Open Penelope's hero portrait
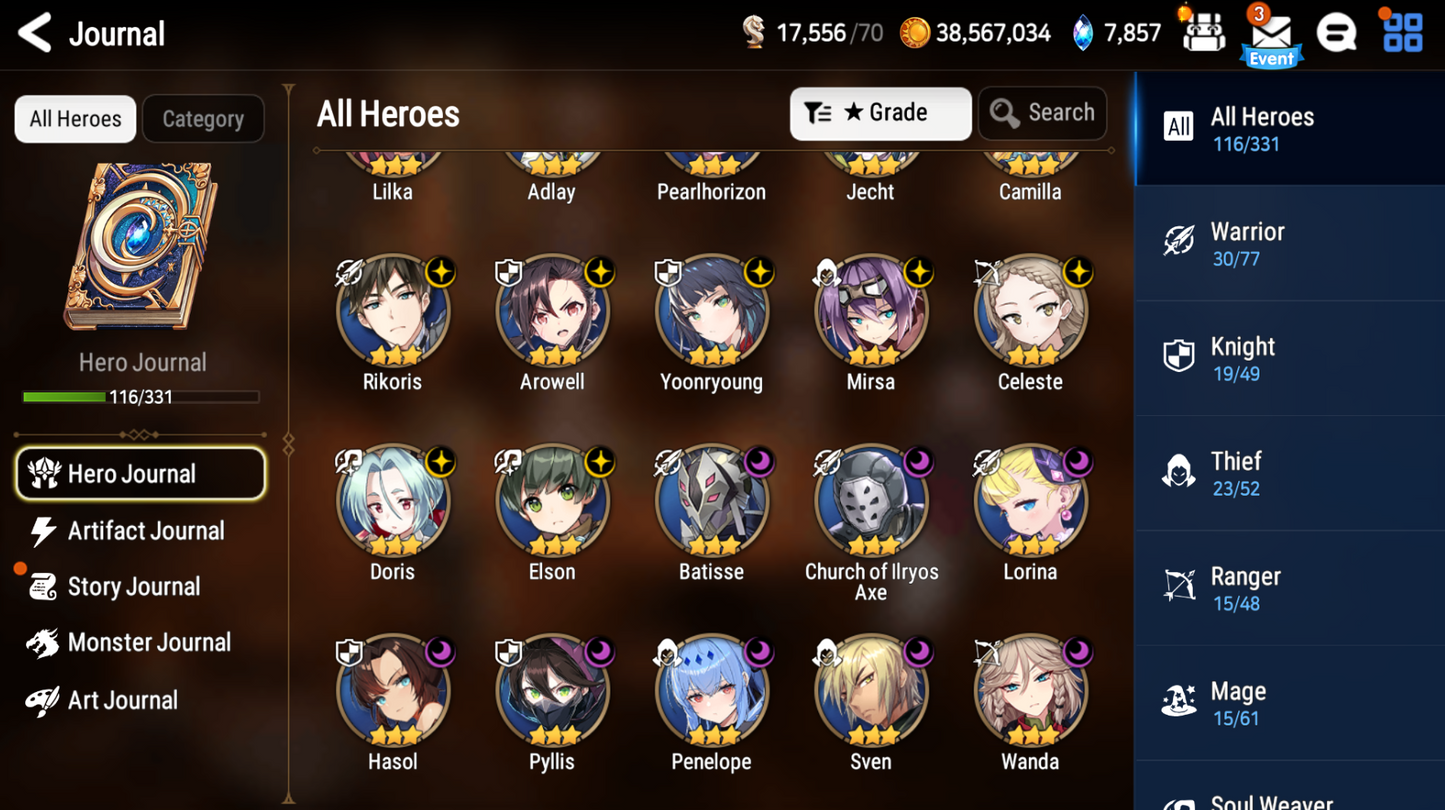 (711, 689)
